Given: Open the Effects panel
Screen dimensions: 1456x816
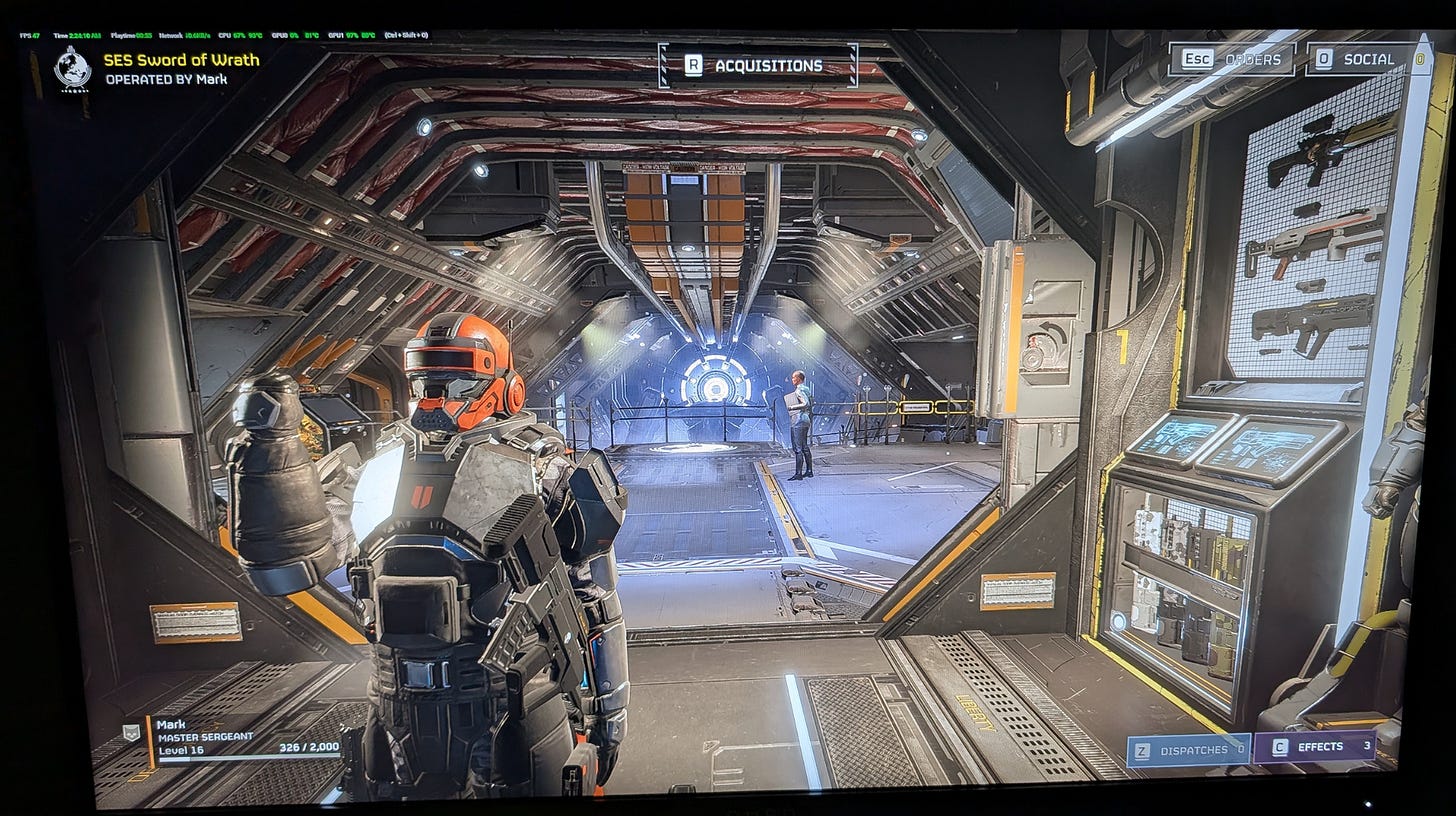Looking at the screenshot, I should point(1315,747).
